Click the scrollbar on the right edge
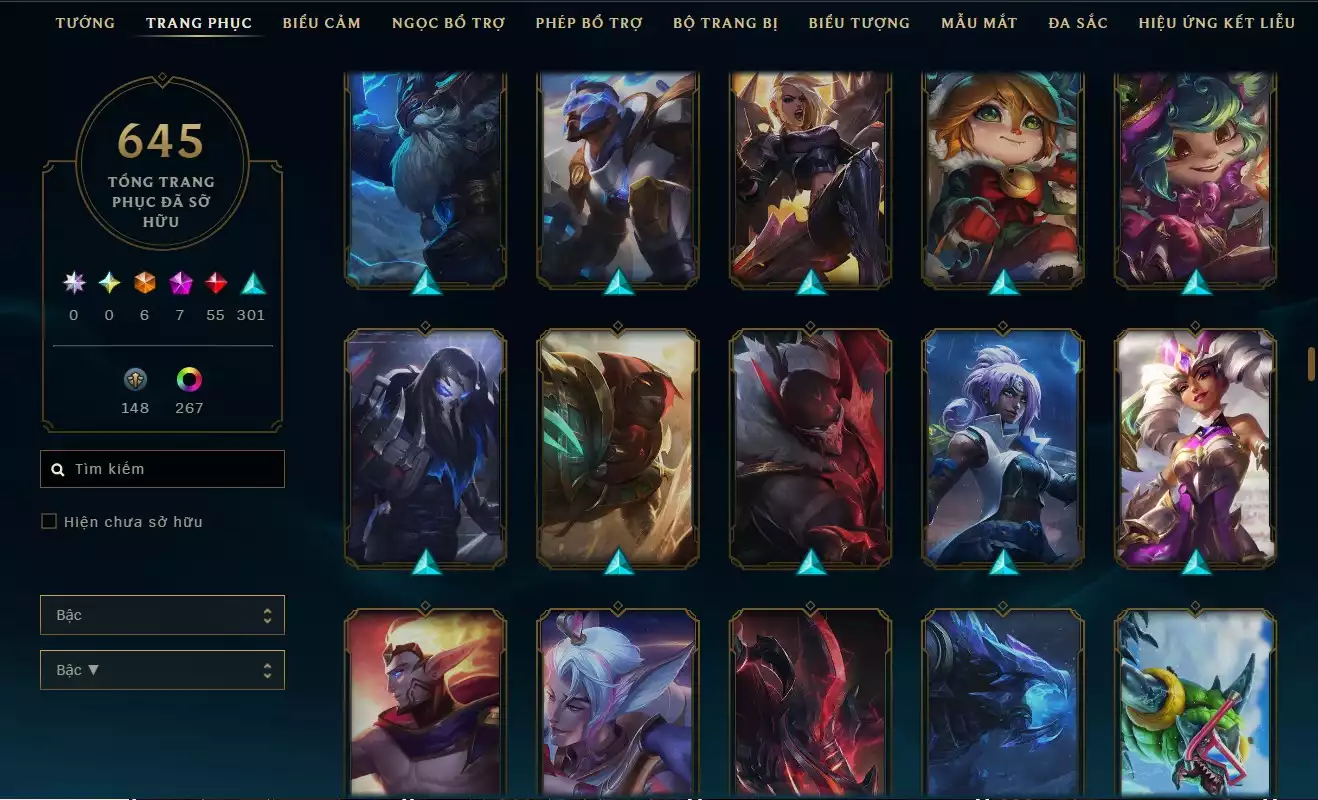1318x800 pixels. (x=1311, y=365)
